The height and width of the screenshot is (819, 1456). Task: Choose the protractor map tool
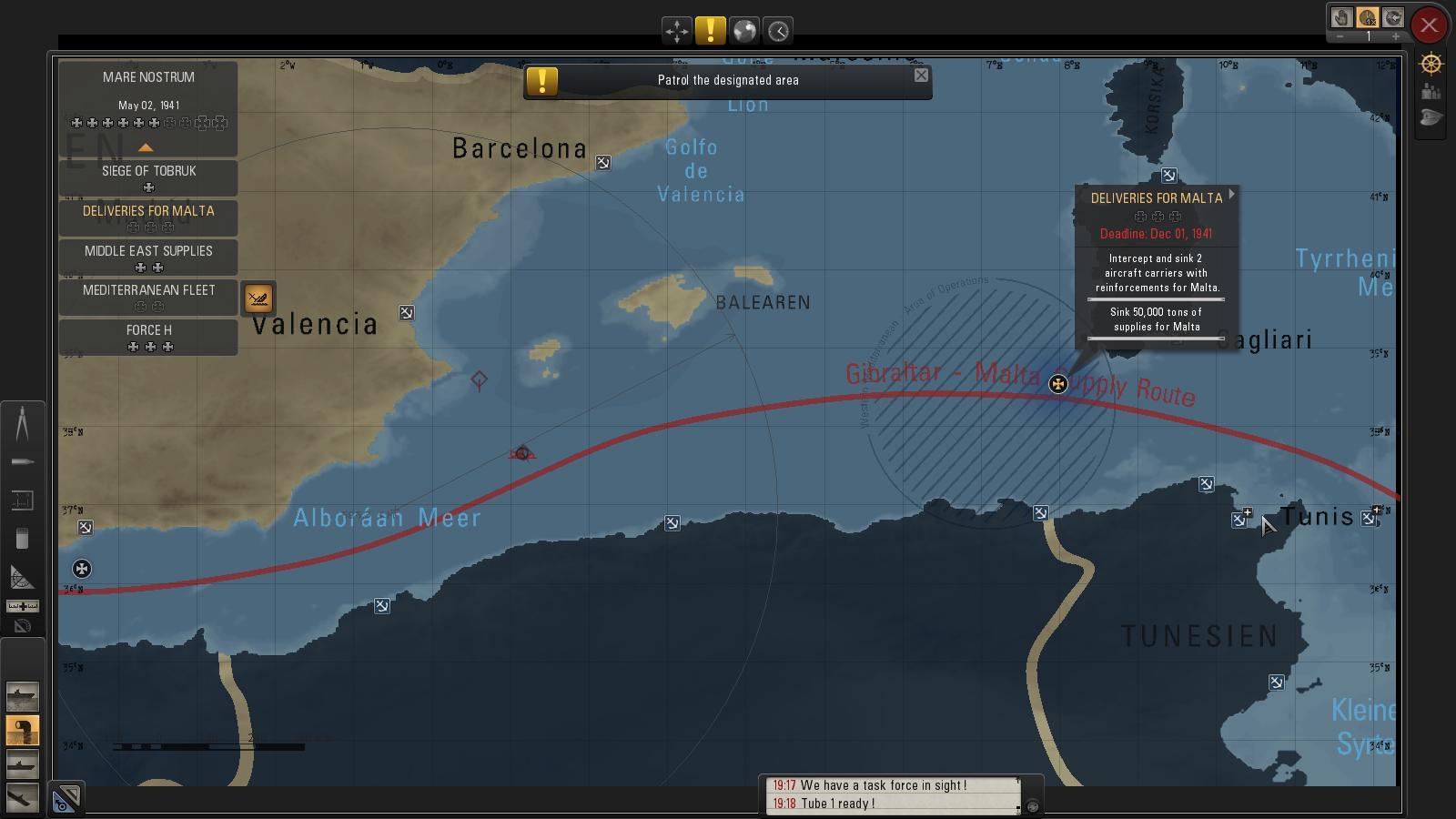click(x=22, y=577)
